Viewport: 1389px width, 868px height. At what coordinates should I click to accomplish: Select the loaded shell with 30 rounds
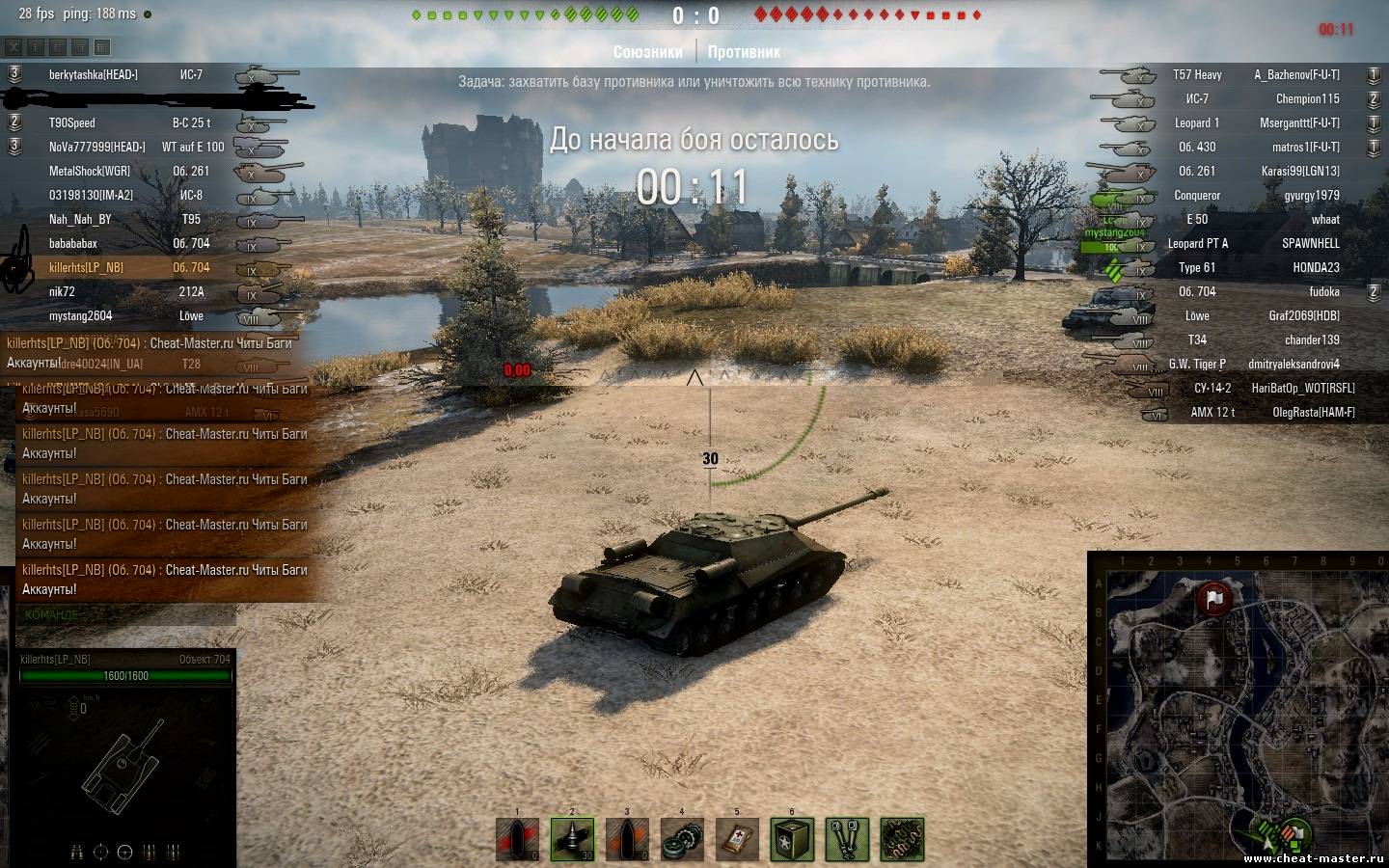(x=572, y=839)
